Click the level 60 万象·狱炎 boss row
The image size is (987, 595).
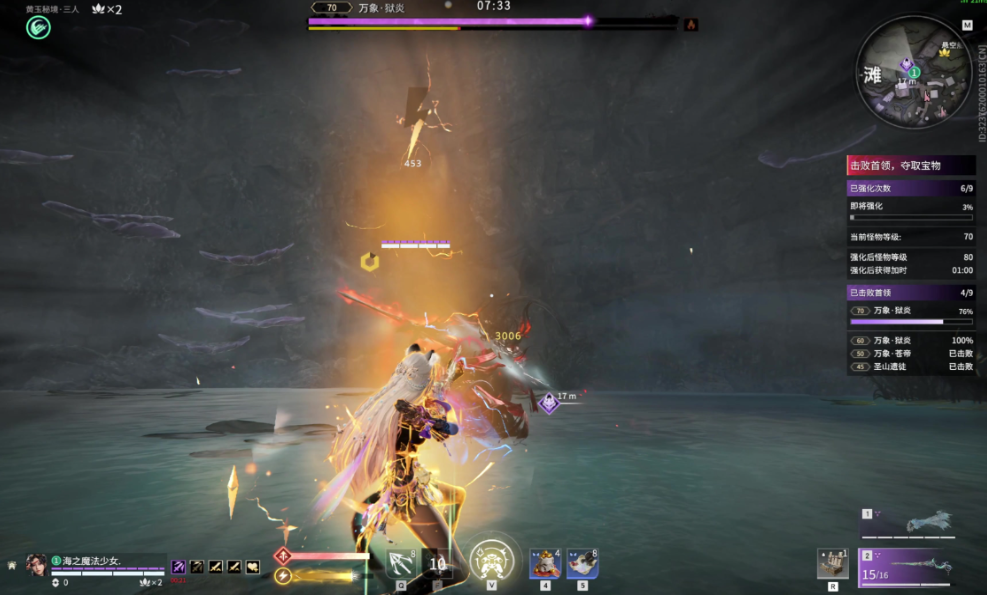pos(910,341)
